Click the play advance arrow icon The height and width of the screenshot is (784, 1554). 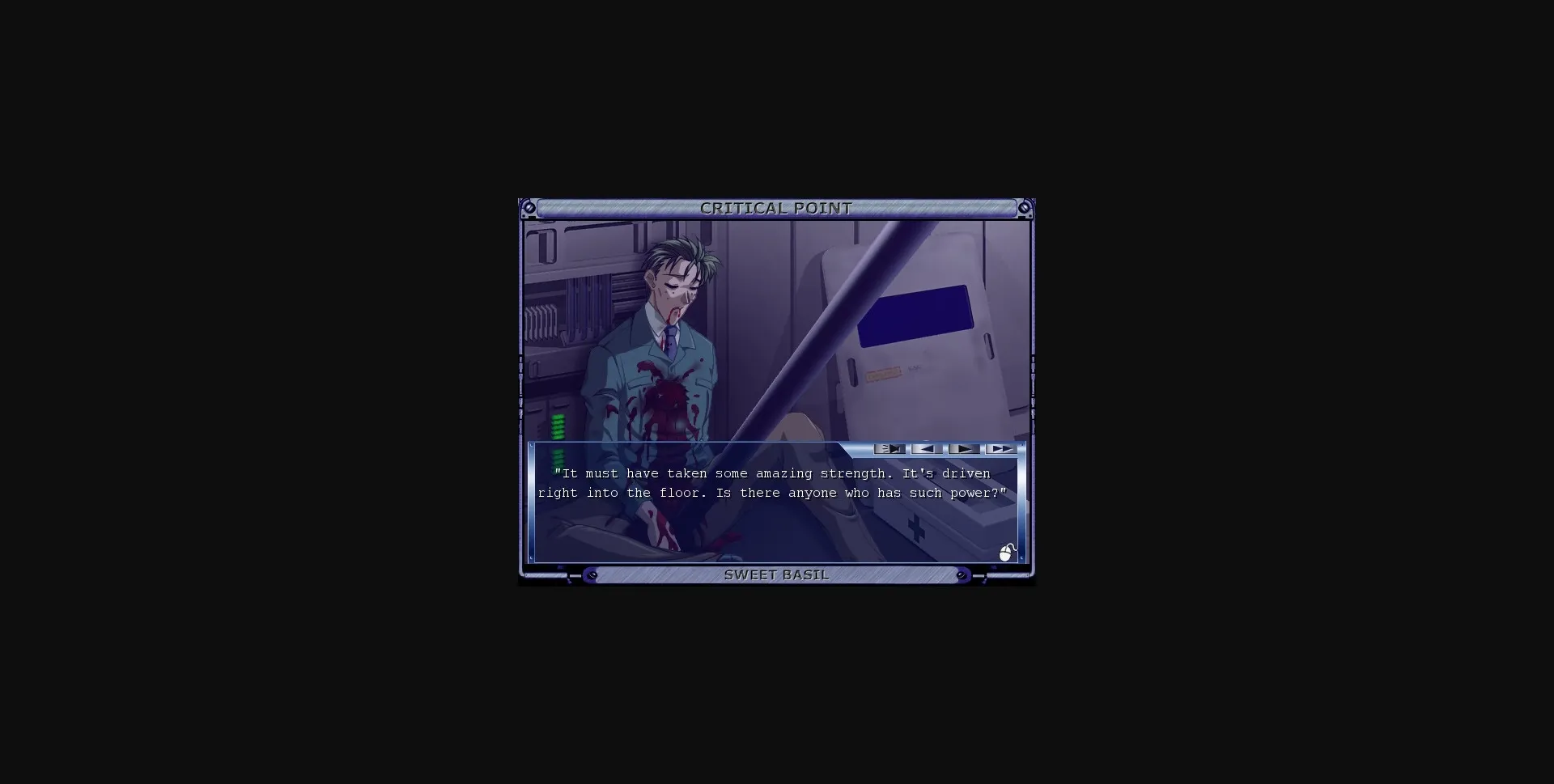pyautogui.click(x=963, y=449)
